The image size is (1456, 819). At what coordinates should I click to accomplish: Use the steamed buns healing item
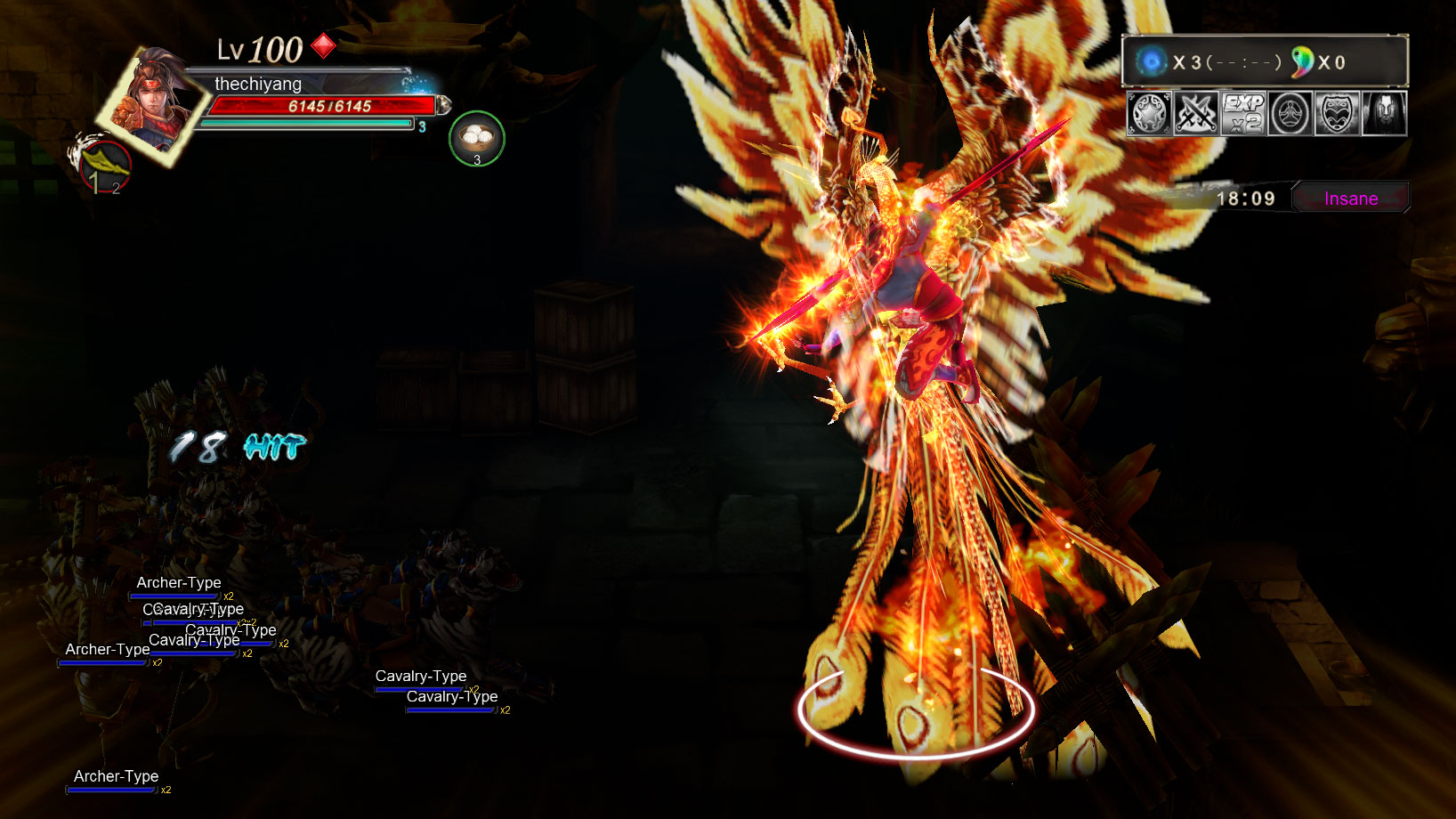[477, 138]
